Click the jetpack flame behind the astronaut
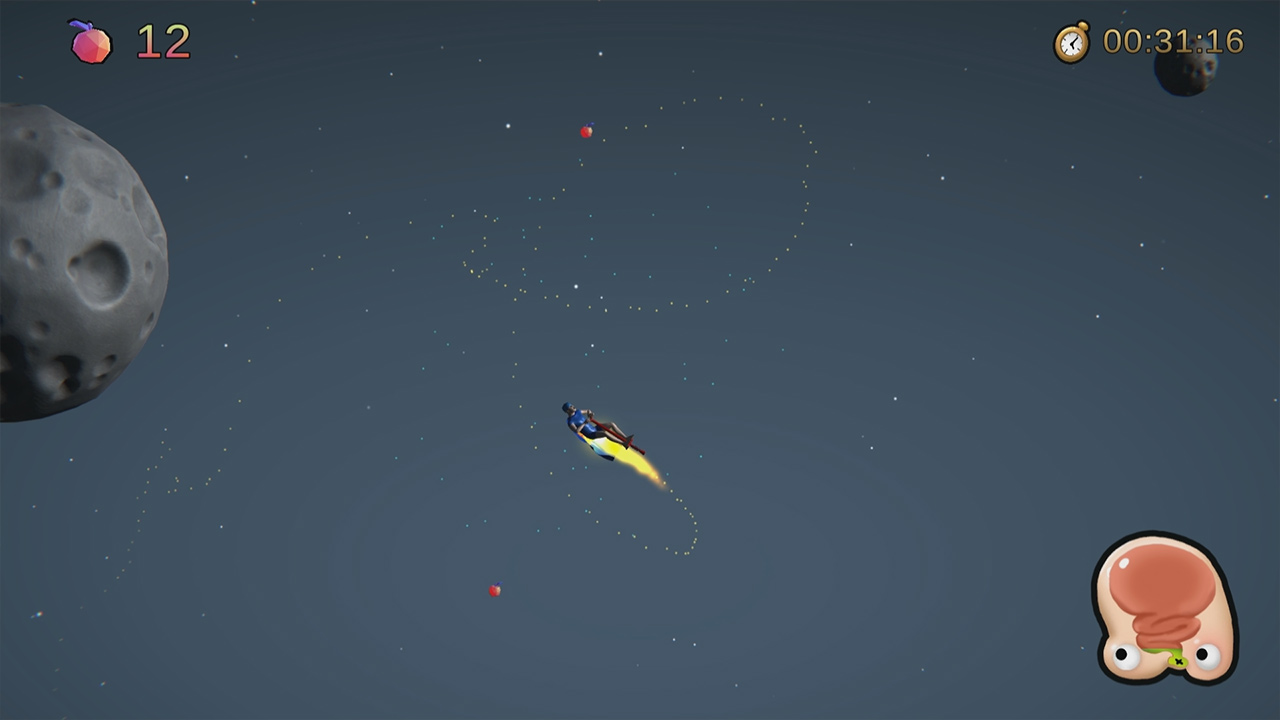This screenshot has width=1280, height=720. click(630, 460)
